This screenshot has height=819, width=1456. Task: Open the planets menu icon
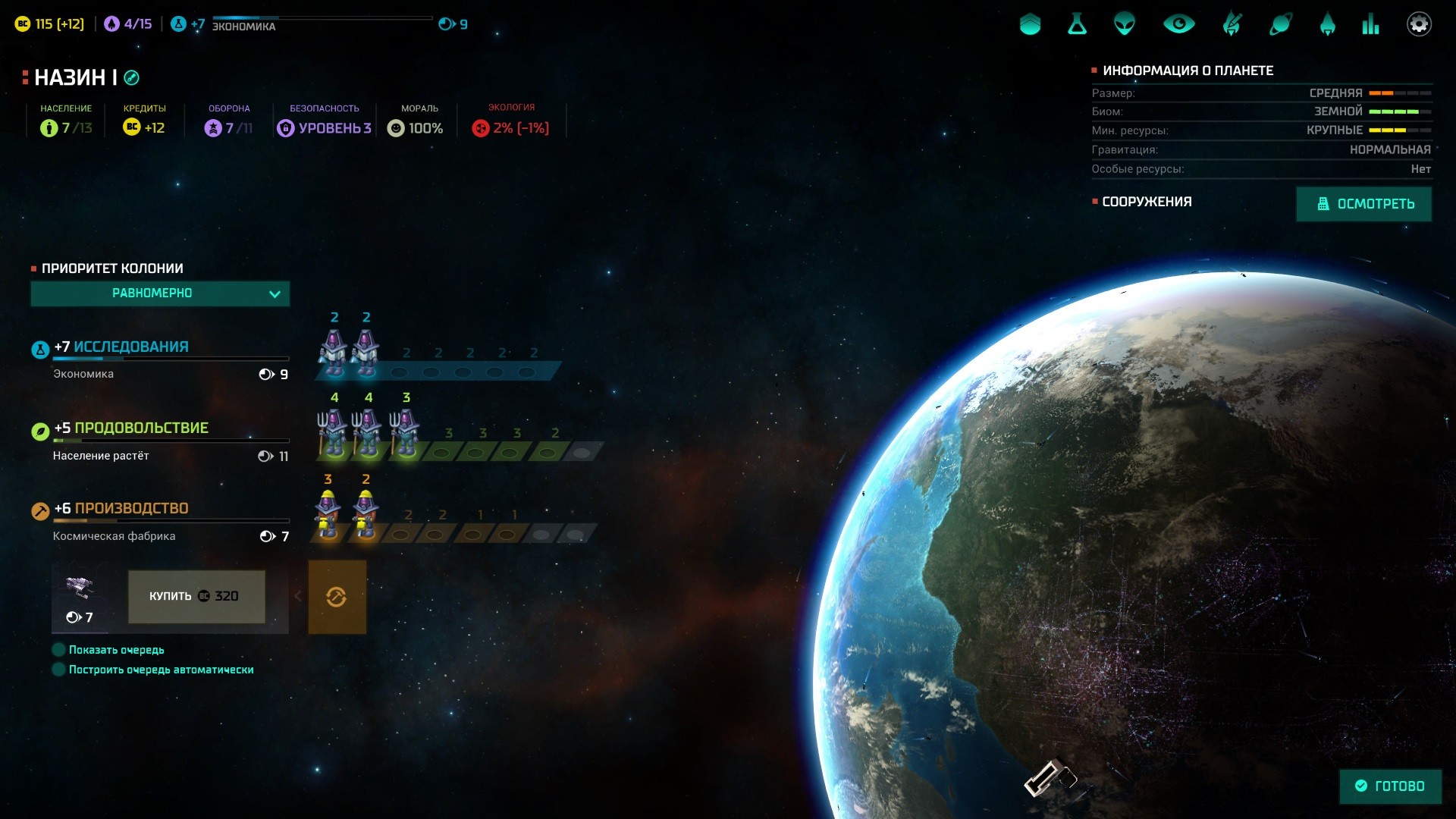tap(1280, 24)
